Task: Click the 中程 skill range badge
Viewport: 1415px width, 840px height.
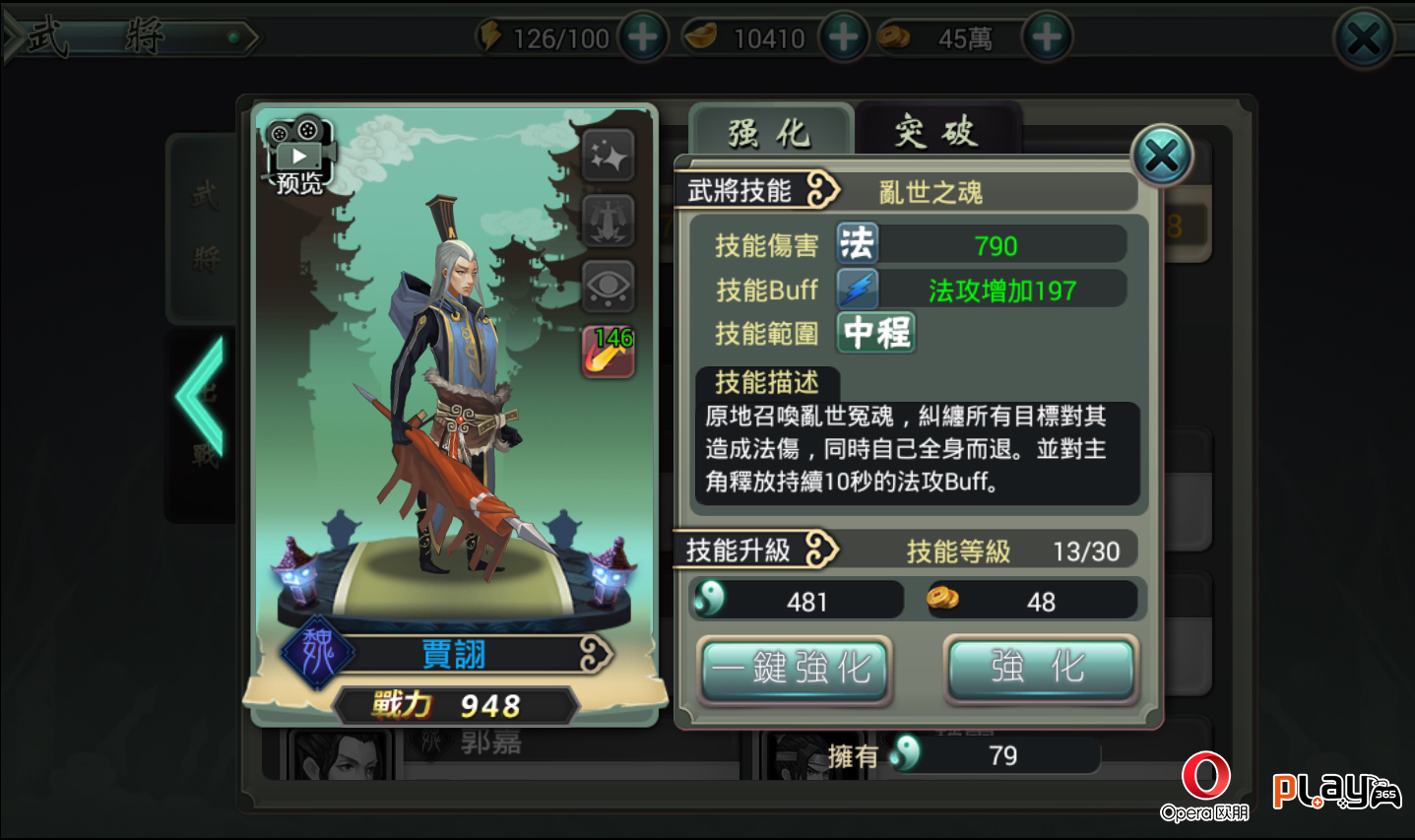Action: (x=874, y=333)
